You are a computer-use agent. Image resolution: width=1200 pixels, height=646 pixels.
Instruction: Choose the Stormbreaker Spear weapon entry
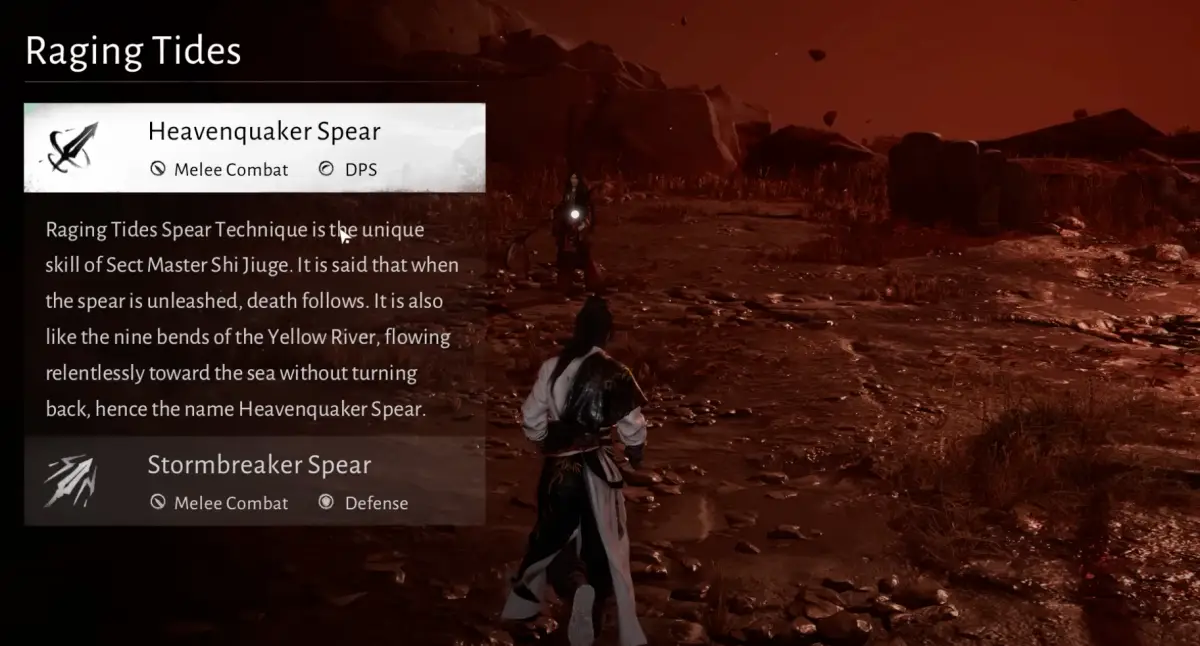pyautogui.click(x=255, y=481)
